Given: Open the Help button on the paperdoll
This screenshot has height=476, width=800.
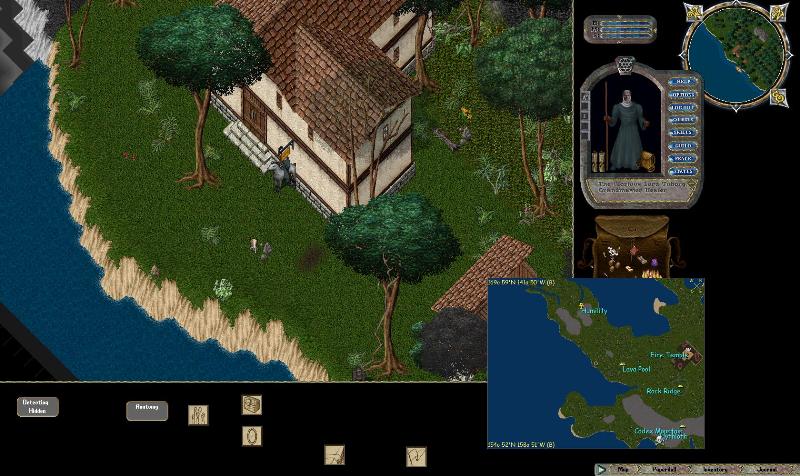Looking at the screenshot, I should (x=682, y=81).
